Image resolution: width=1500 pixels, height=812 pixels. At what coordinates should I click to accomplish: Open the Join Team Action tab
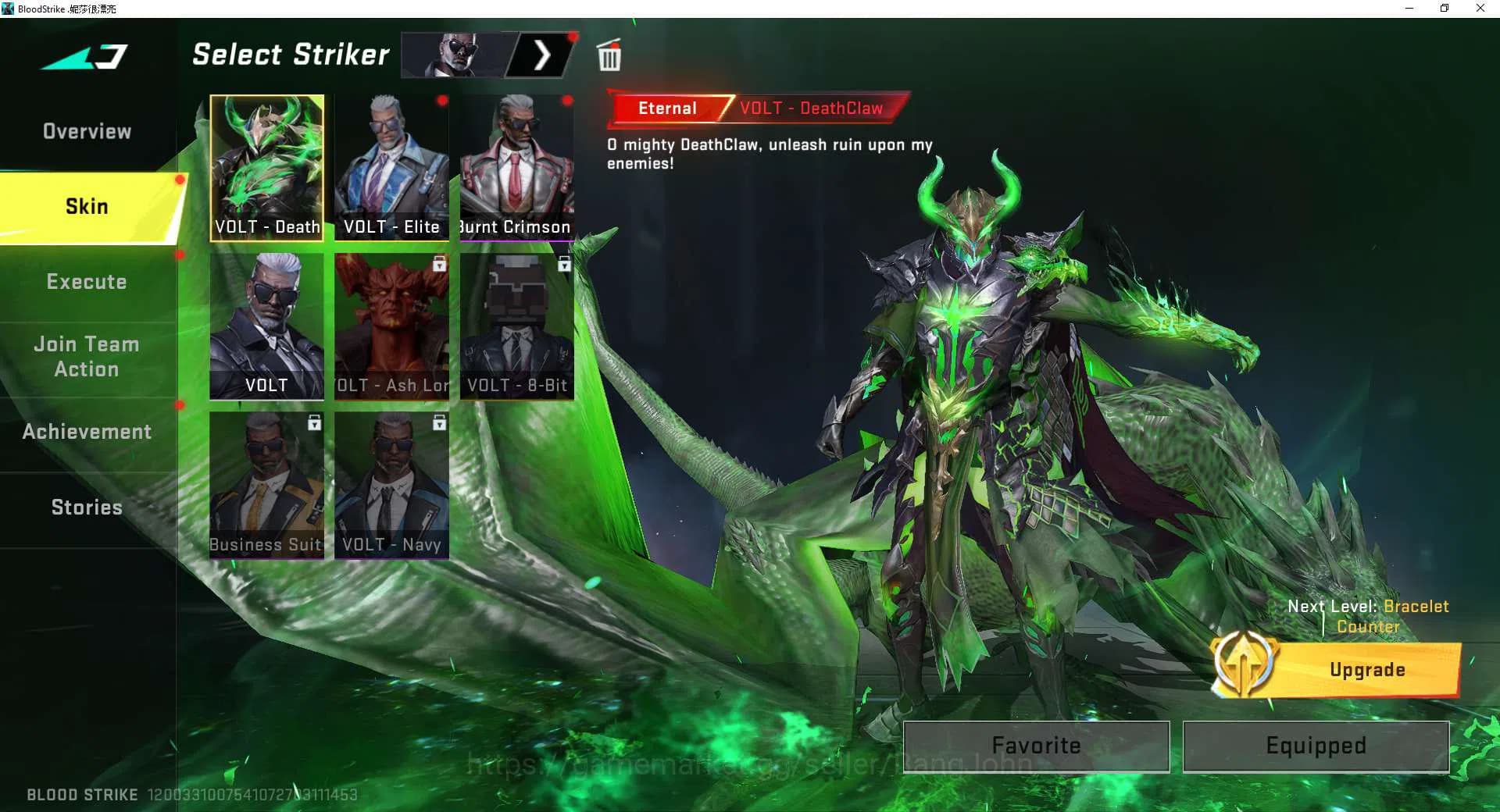[x=86, y=356]
